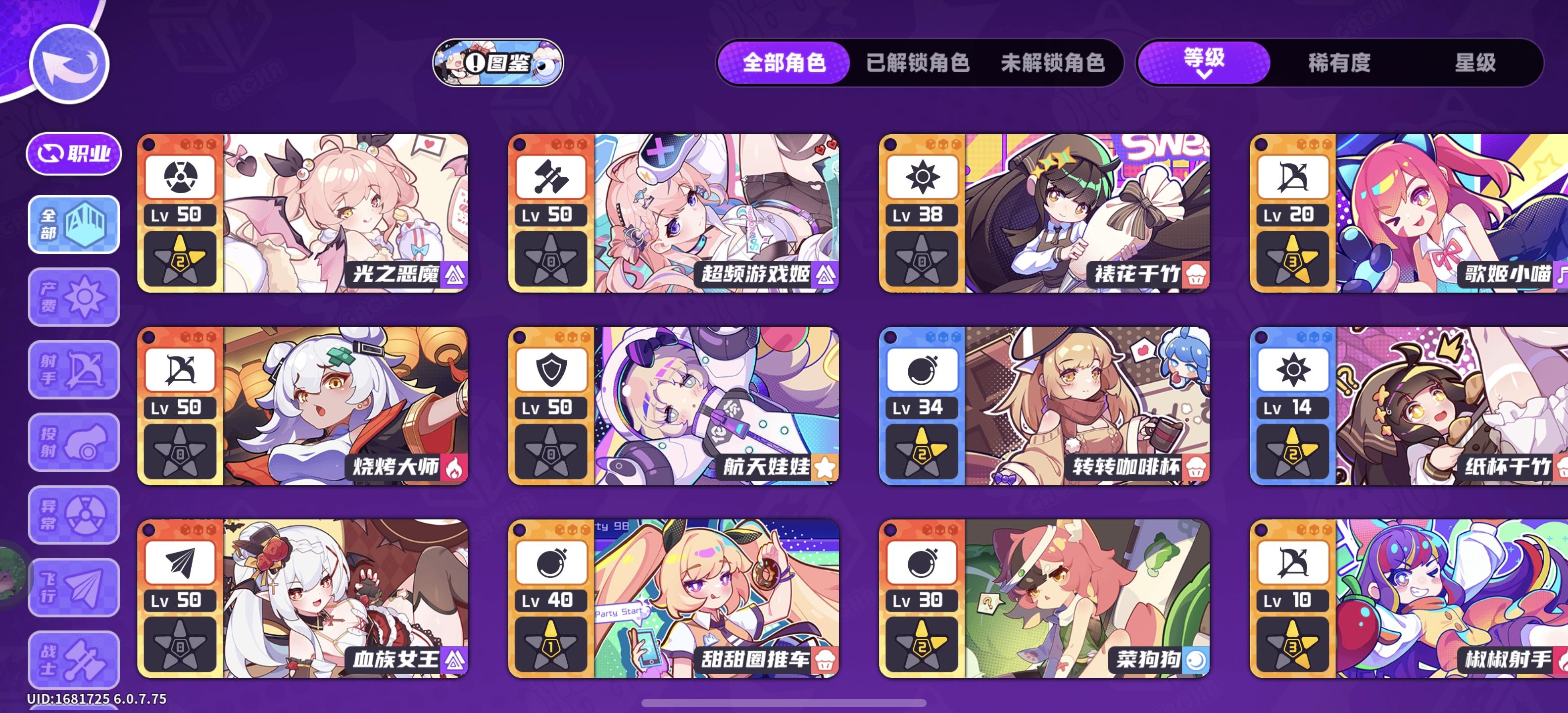Switch sorting to 稀有度 rarity

point(1337,64)
